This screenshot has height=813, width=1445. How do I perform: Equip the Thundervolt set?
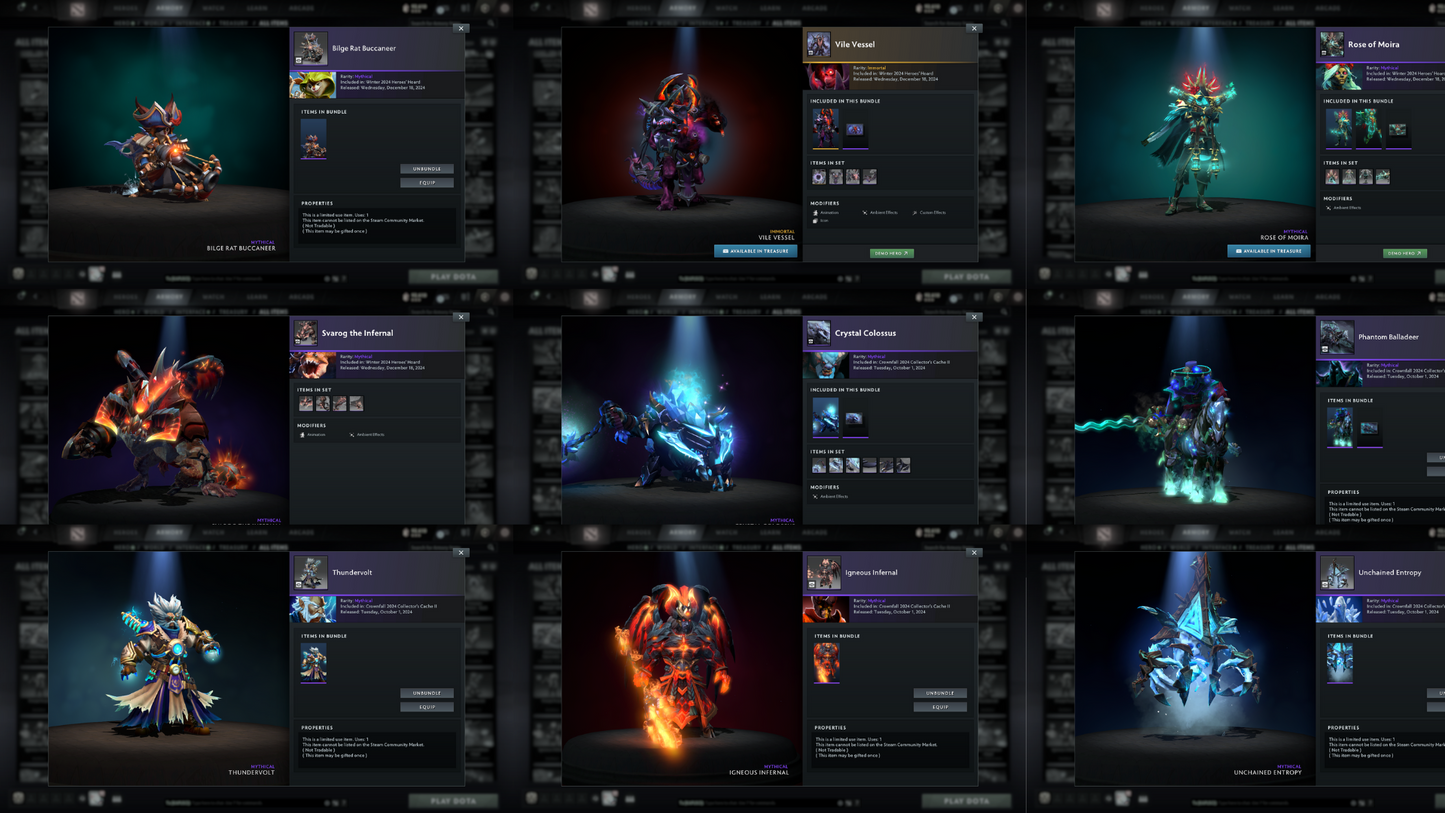pyautogui.click(x=427, y=707)
